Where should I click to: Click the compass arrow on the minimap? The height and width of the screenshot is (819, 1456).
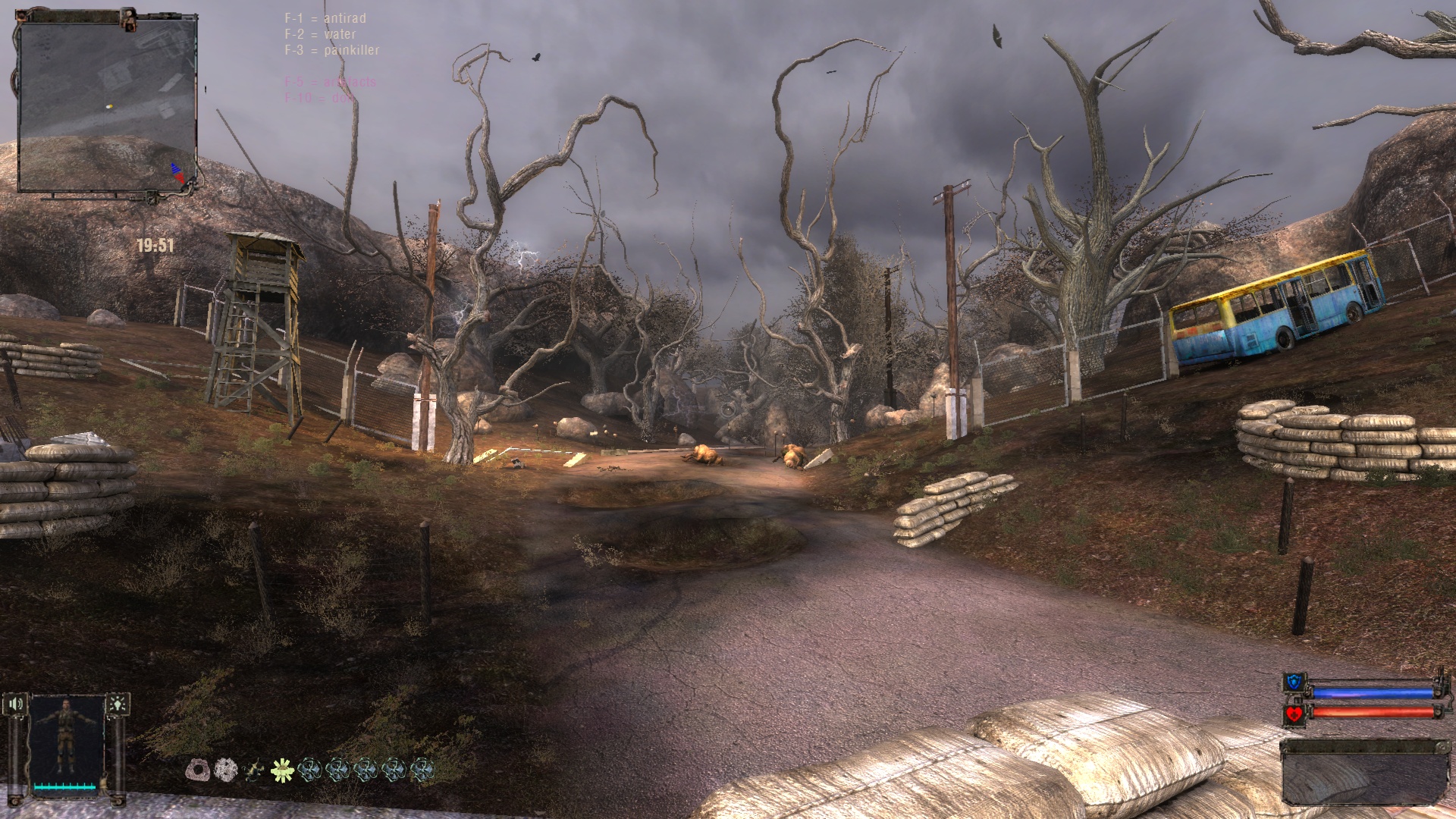[178, 174]
